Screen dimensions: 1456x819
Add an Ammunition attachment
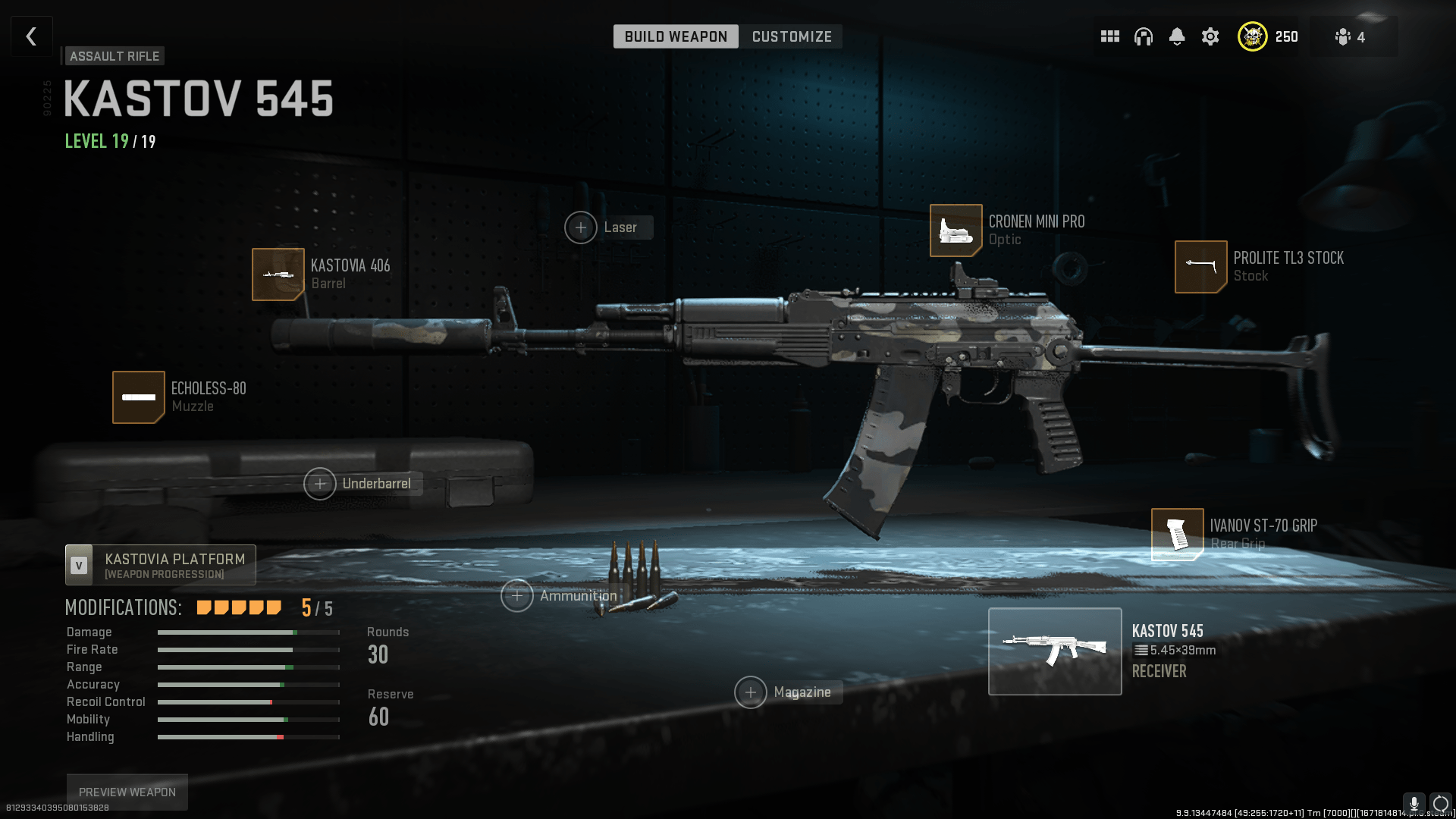pos(516,596)
